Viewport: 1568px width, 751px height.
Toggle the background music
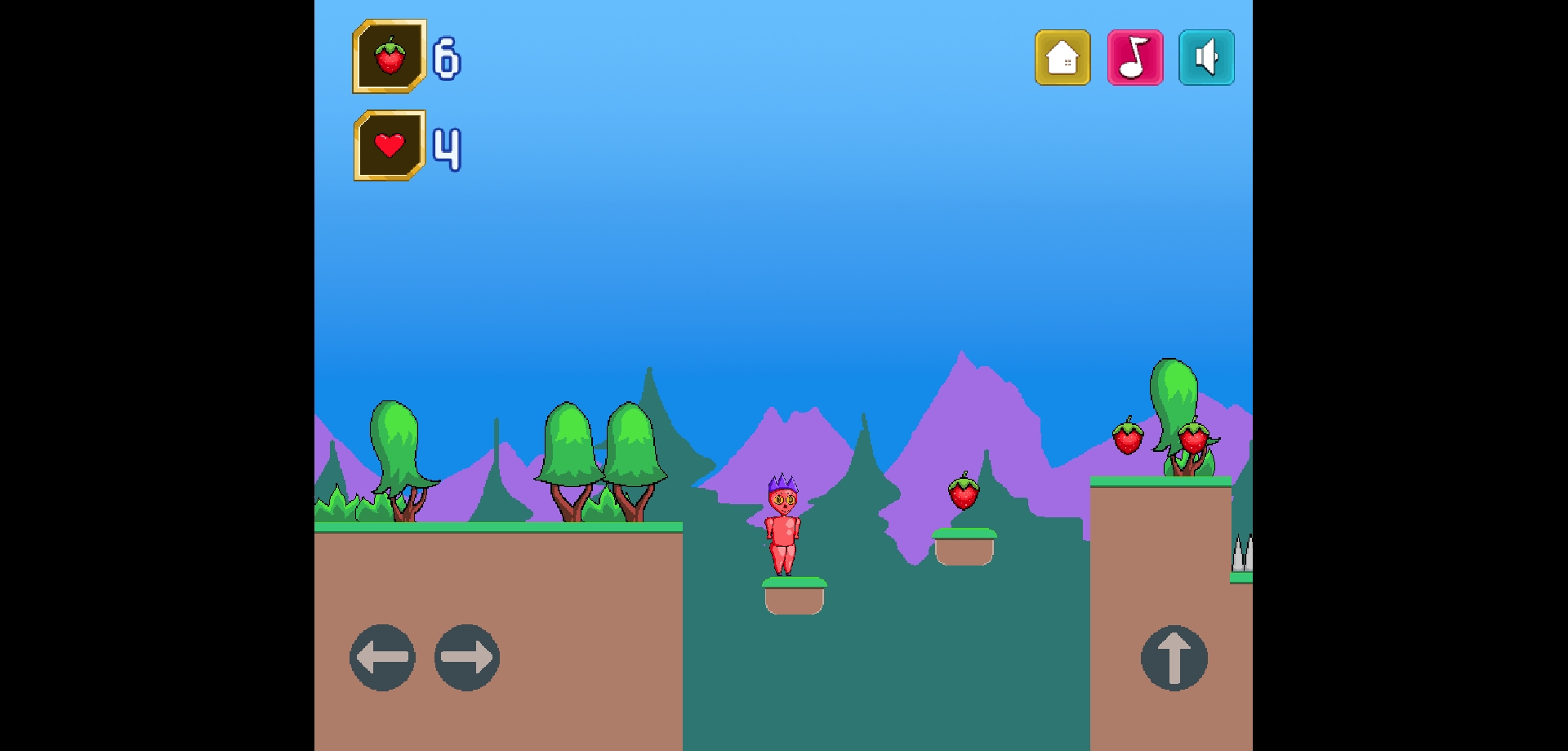coord(1134,58)
